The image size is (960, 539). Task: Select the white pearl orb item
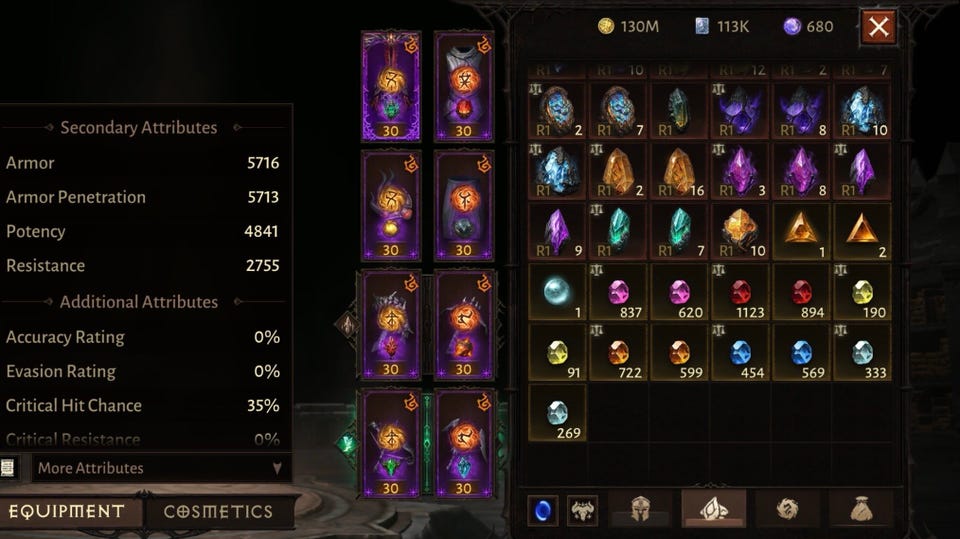[557, 292]
